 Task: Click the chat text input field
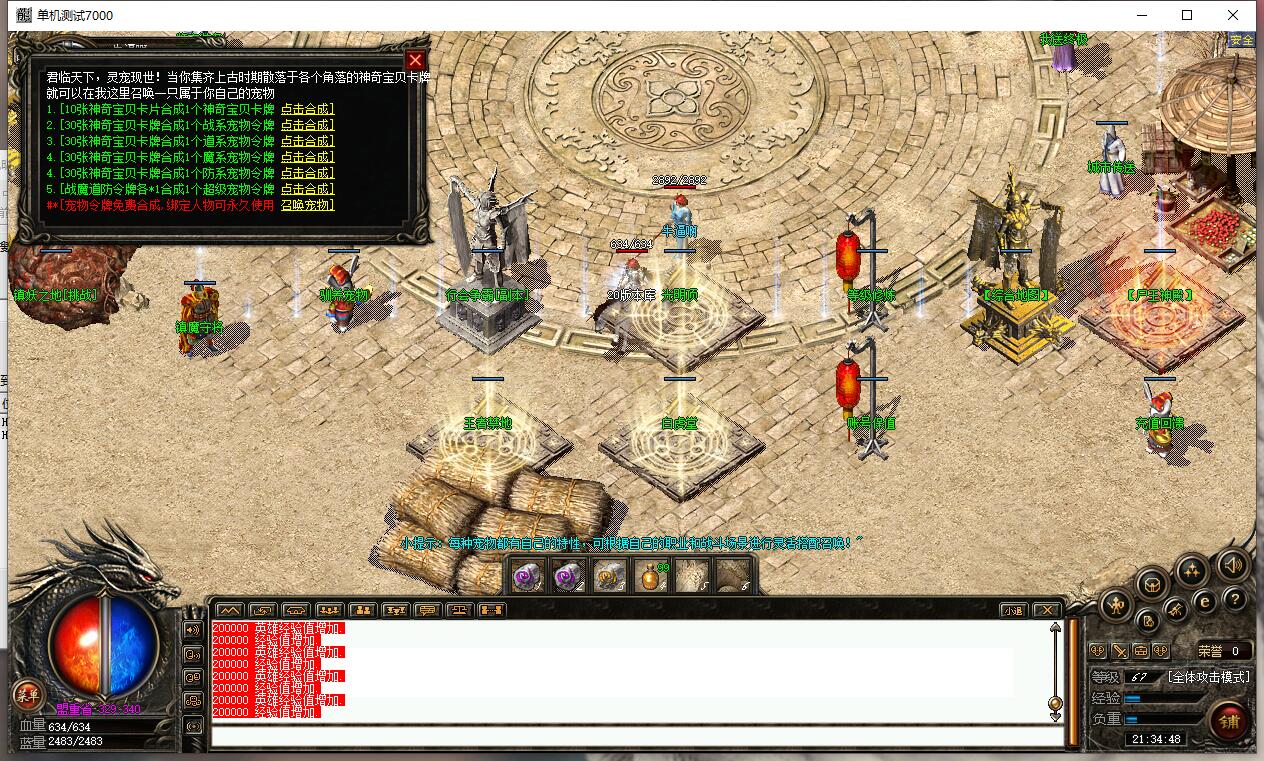point(636,737)
